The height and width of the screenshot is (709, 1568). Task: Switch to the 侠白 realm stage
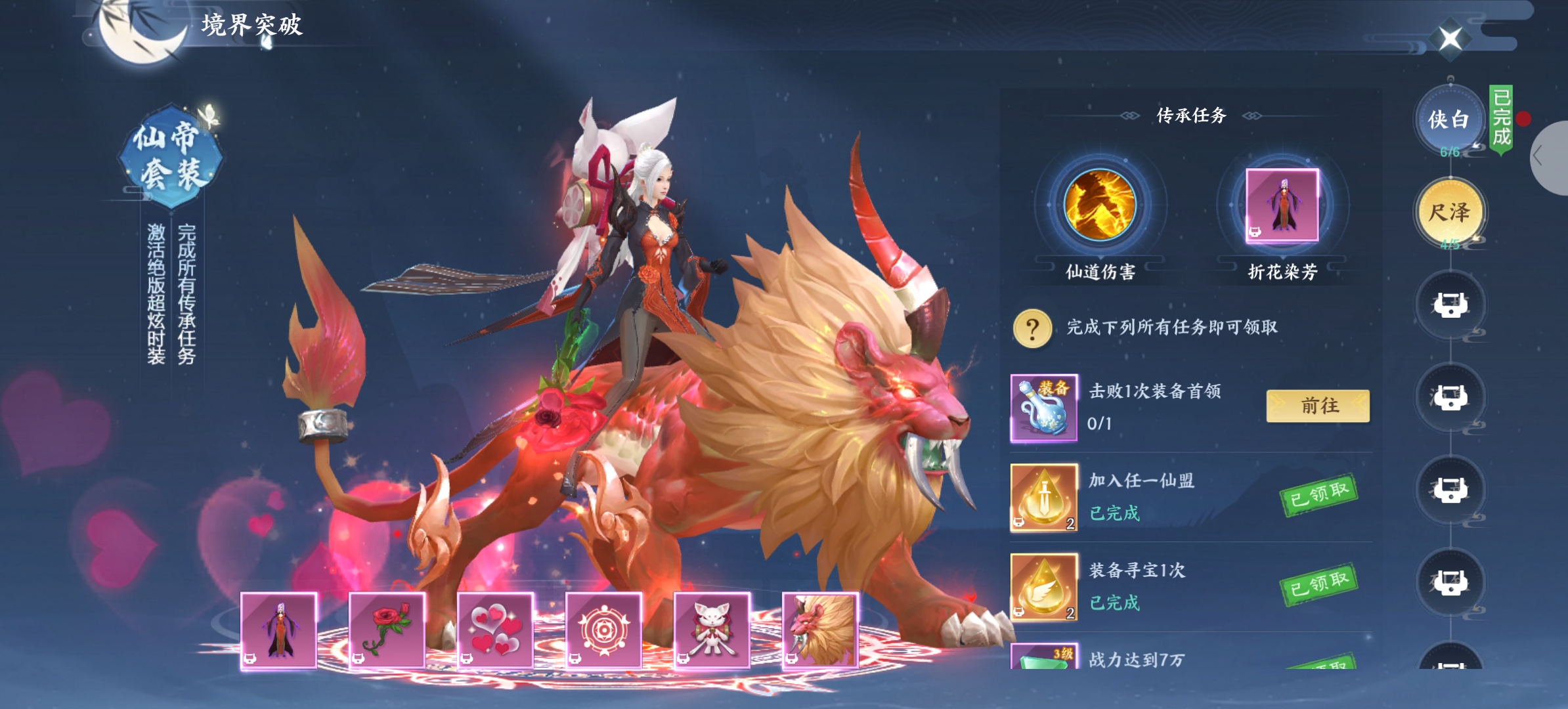coord(1449,120)
